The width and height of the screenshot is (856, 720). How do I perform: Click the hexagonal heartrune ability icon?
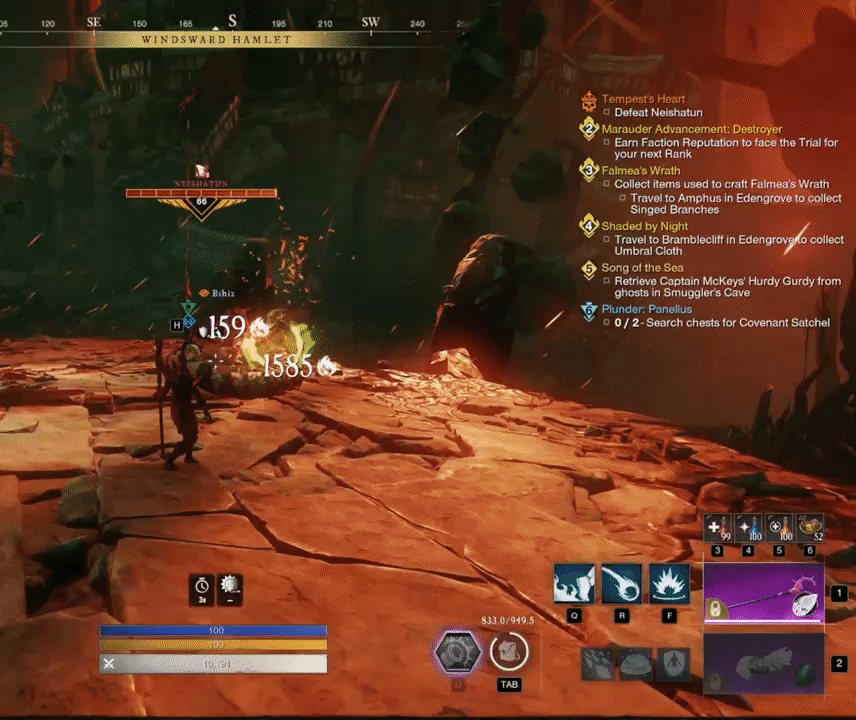pyautogui.click(x=457, y=654)
